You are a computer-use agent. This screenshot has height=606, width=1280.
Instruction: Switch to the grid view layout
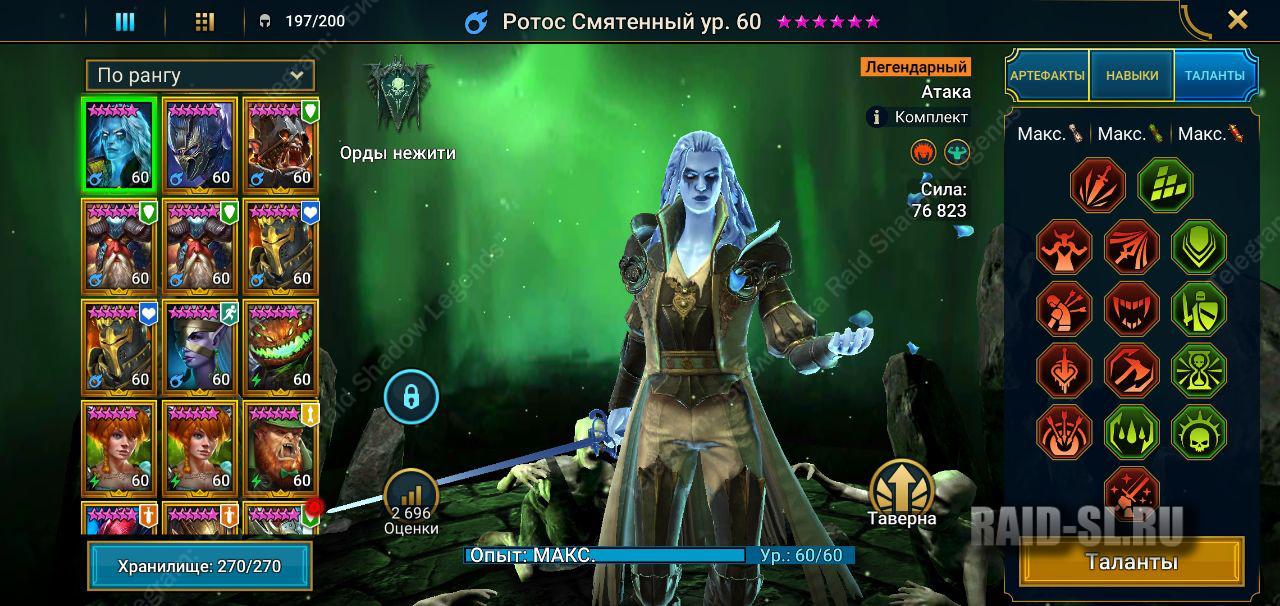[x=205, y=21]
